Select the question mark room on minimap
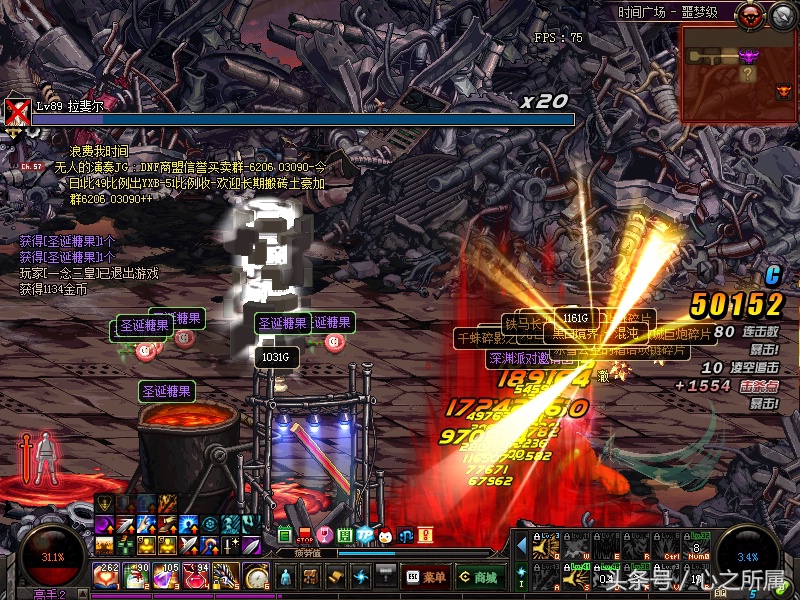800x600 pixels. [747, 73]
